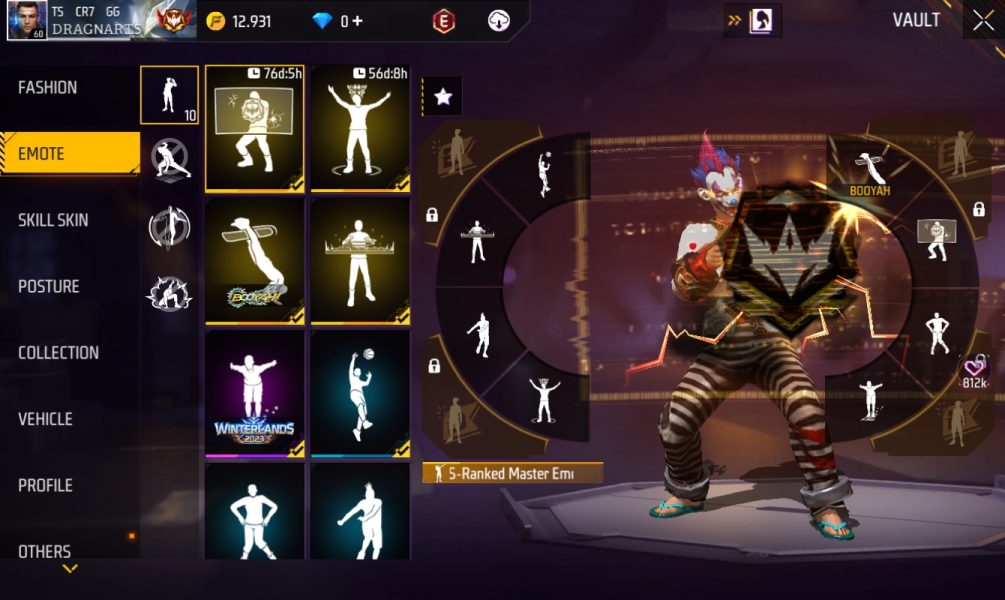Image resolution: width=1005 pixels, height=600 pixels.
Task: Pick the basketball dunk emote tile
Action: pyautogui.click(x=360, y=393)
